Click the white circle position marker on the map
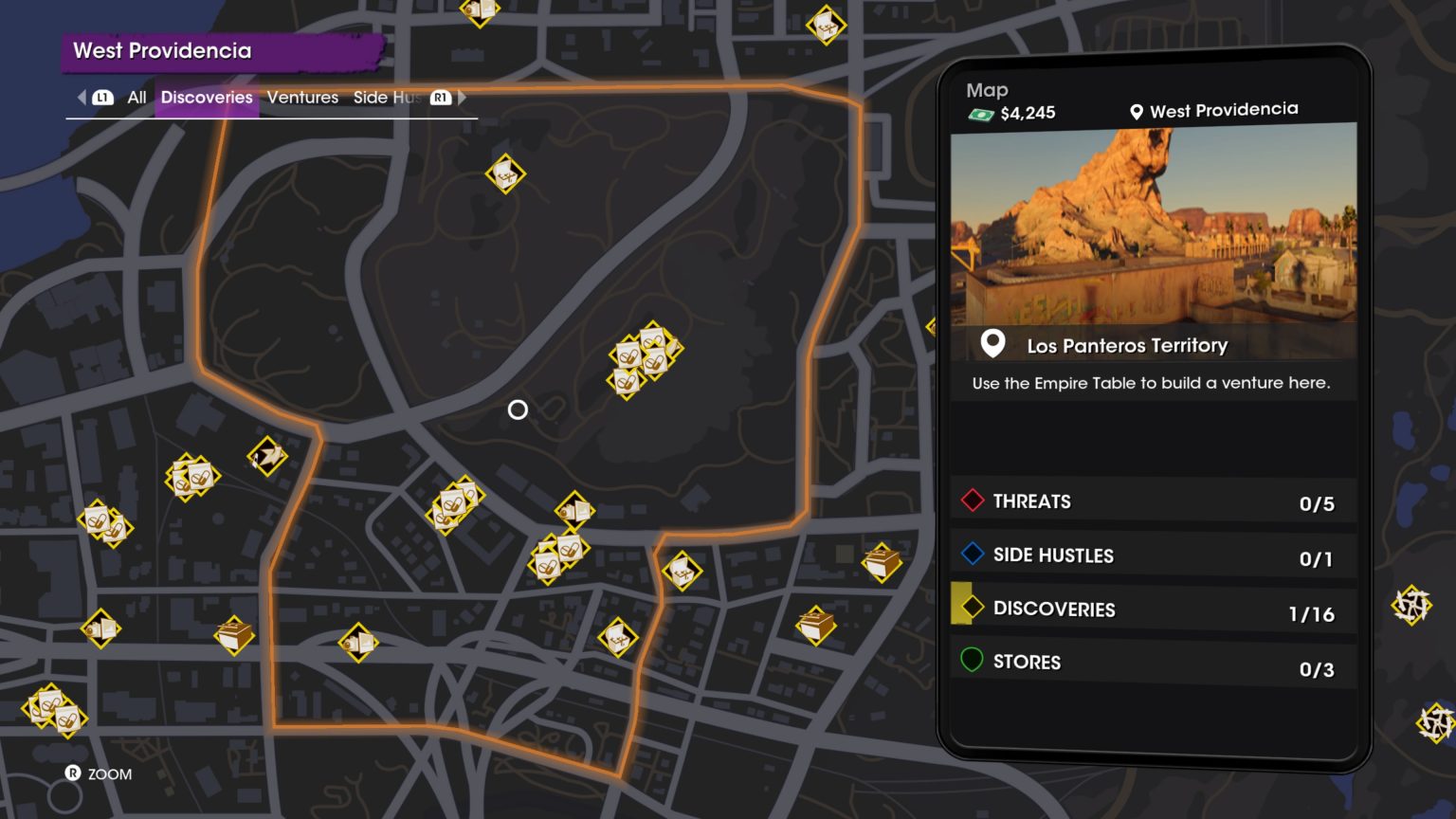This screenshot has height=819, width=1456. point(518,409)
